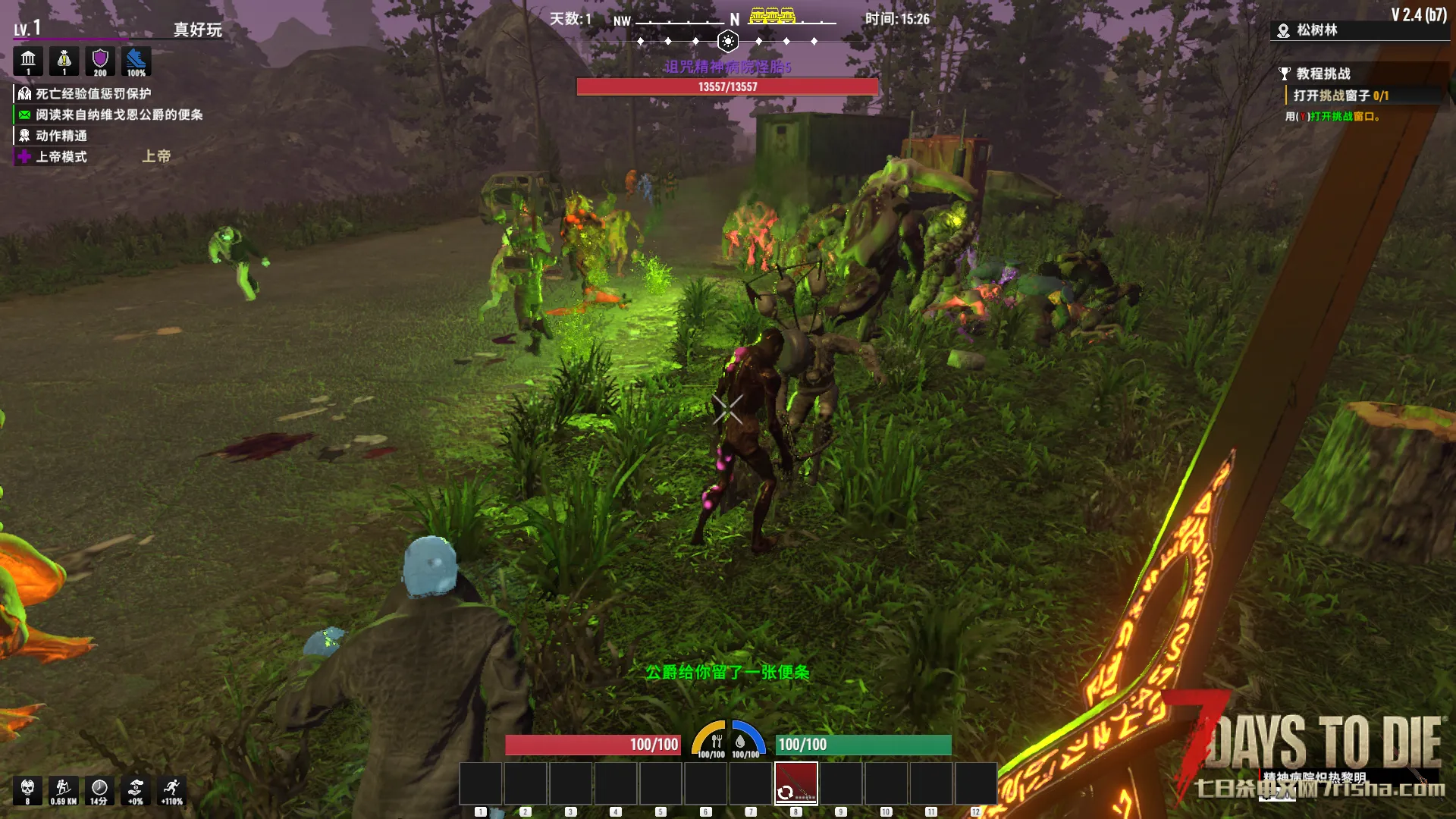The height and width of the screenshot is (819, 1456).
Task: Click the bank building buff icon
Action: tap(28, 61)
